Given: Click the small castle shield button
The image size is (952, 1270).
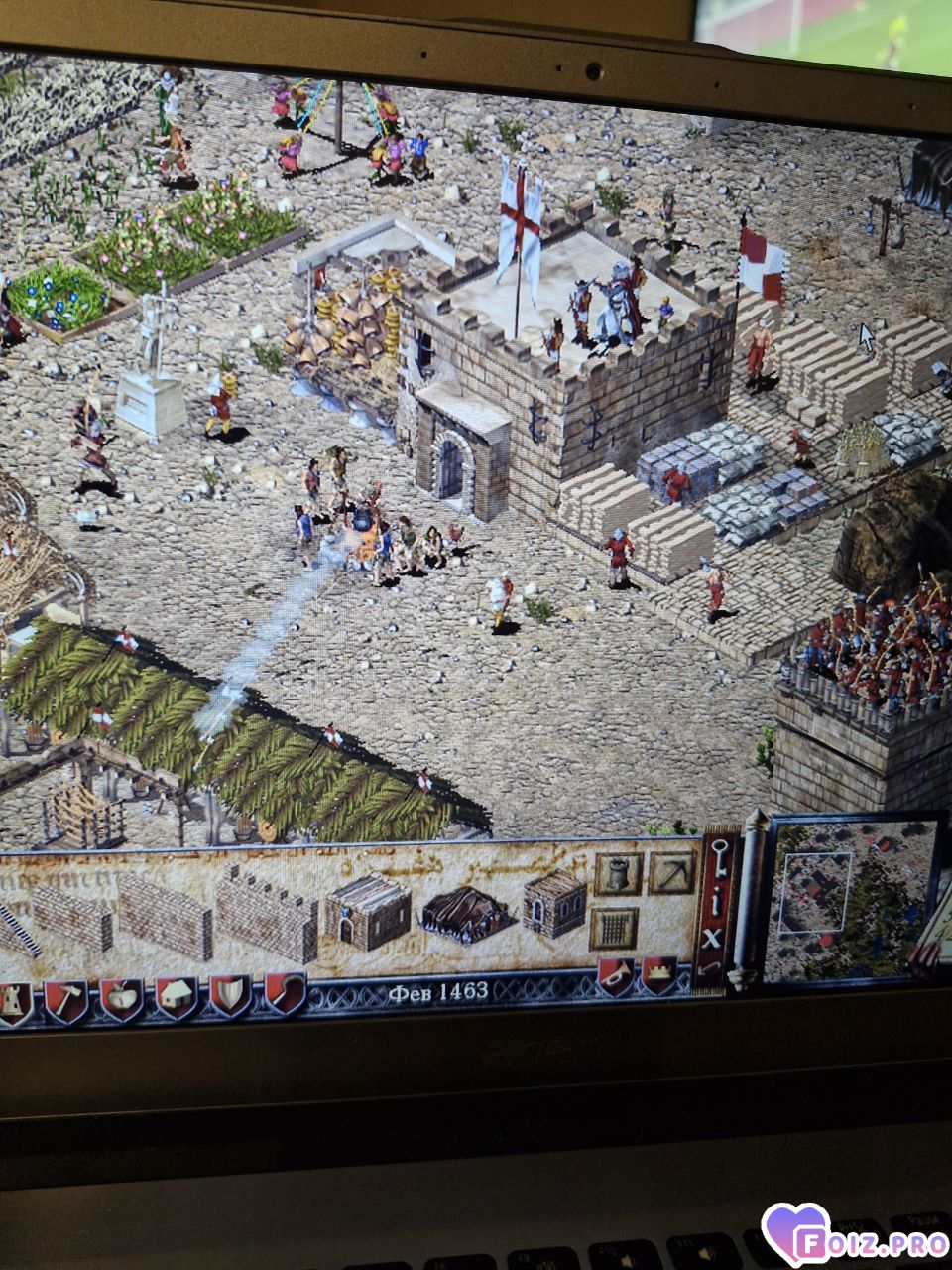Looking at the screenshot, I should tap(659, 974).
